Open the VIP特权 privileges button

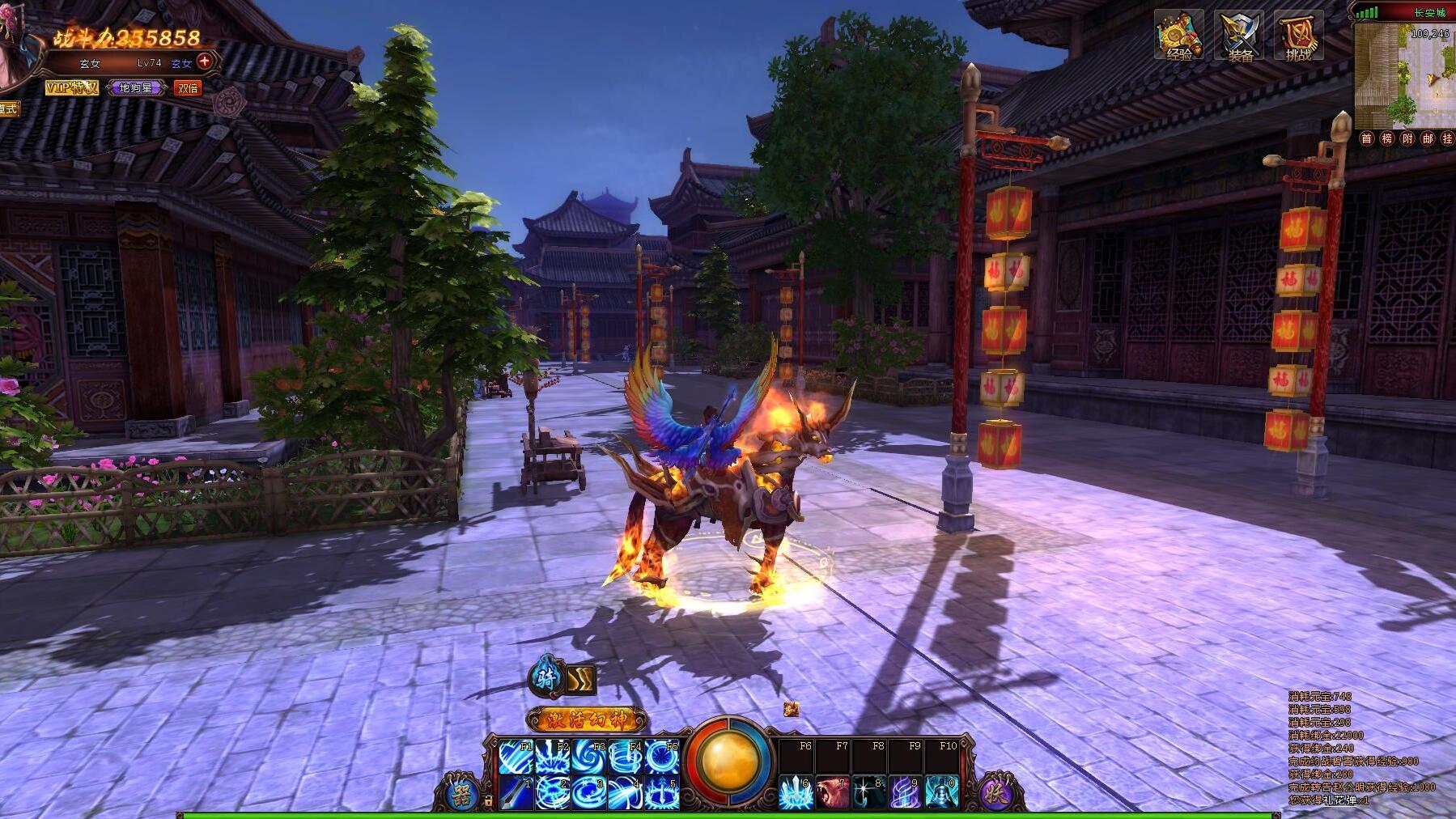pos(71,87)
